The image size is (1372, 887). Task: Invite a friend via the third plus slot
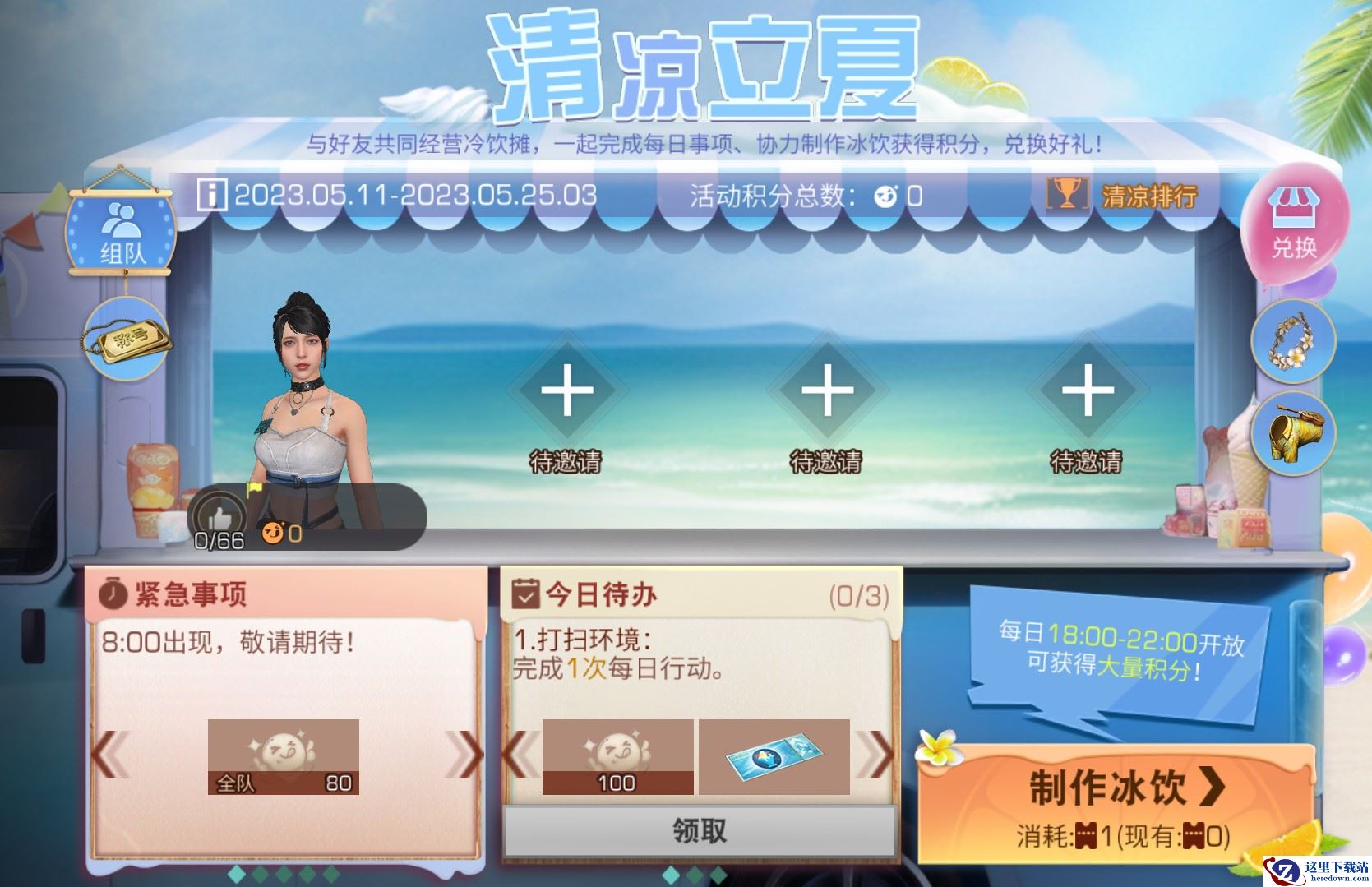(1089, 395)
